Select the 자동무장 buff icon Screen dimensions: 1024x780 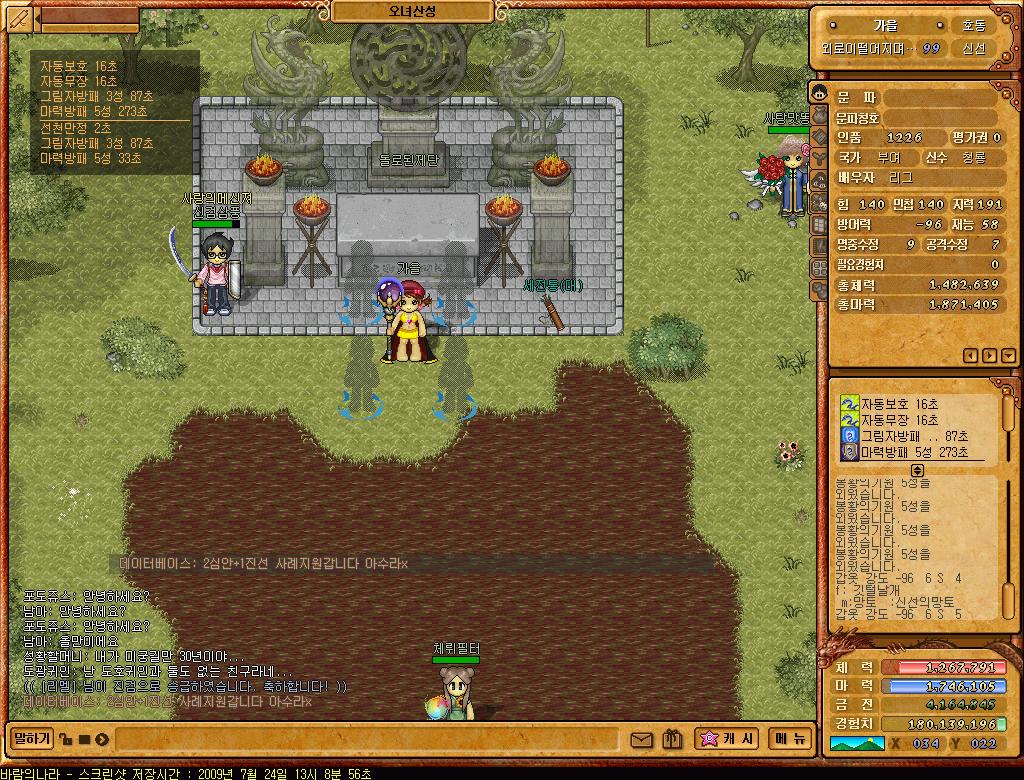pos(849,420)
